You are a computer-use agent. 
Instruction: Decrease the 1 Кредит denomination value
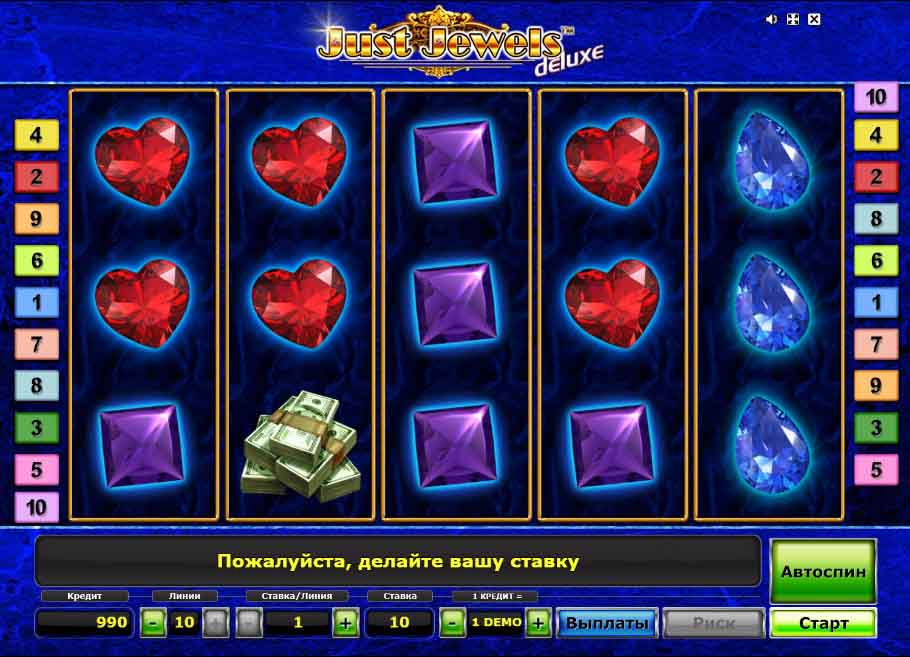pos(452,623)
